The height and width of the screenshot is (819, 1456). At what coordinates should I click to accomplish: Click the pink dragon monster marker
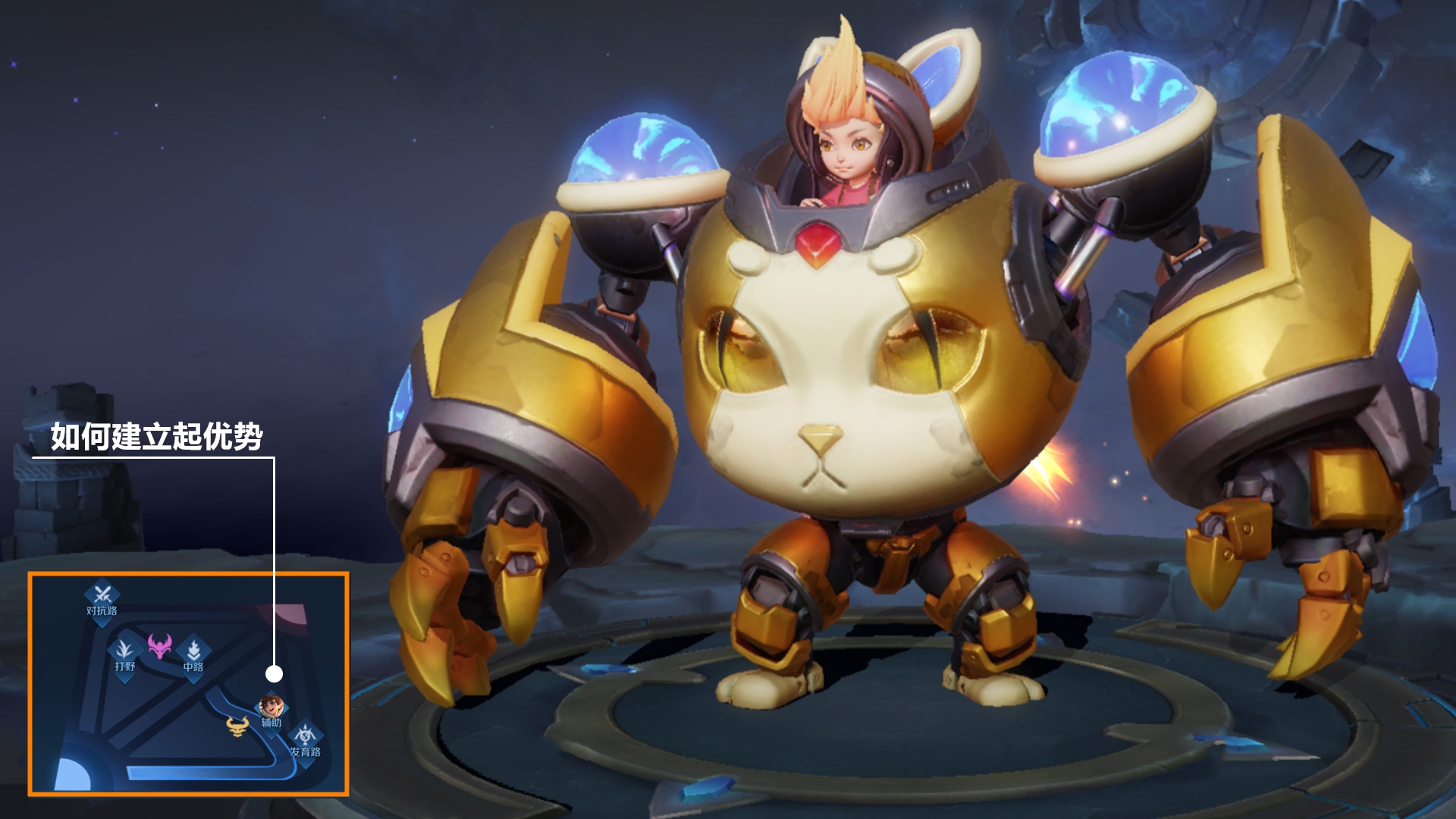point(159,646)
